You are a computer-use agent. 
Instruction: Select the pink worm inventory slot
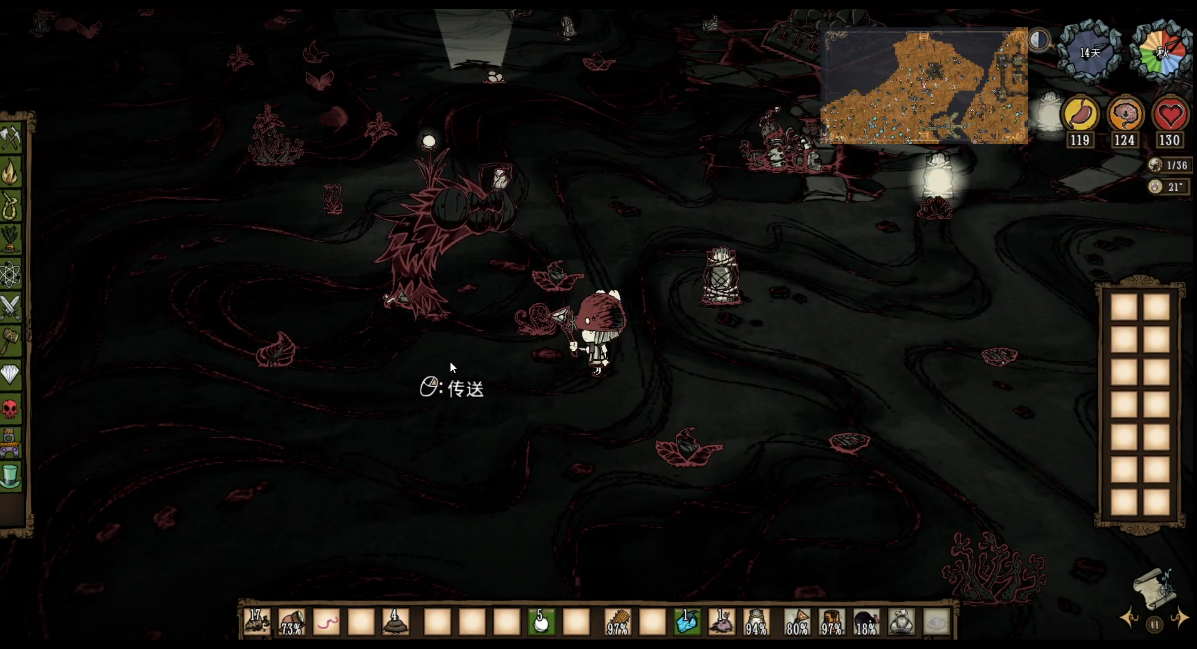point(327,622)
